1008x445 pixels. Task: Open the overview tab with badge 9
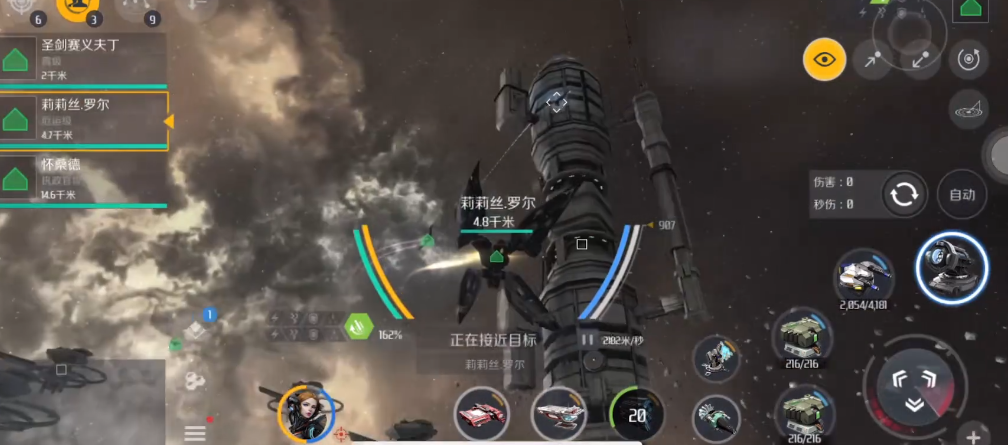click(135, 8)
